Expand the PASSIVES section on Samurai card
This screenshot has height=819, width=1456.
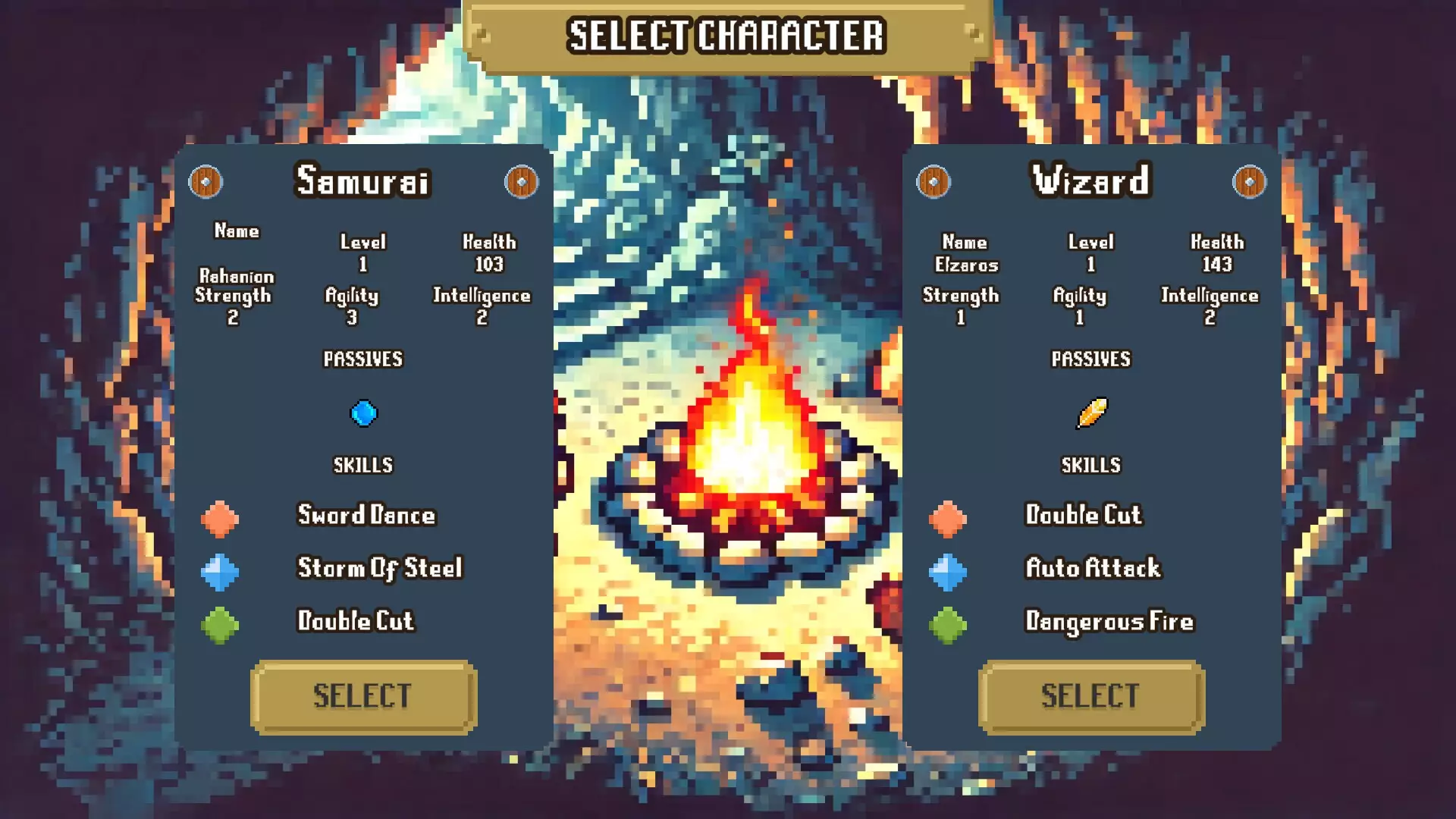(x=363, y=359)
